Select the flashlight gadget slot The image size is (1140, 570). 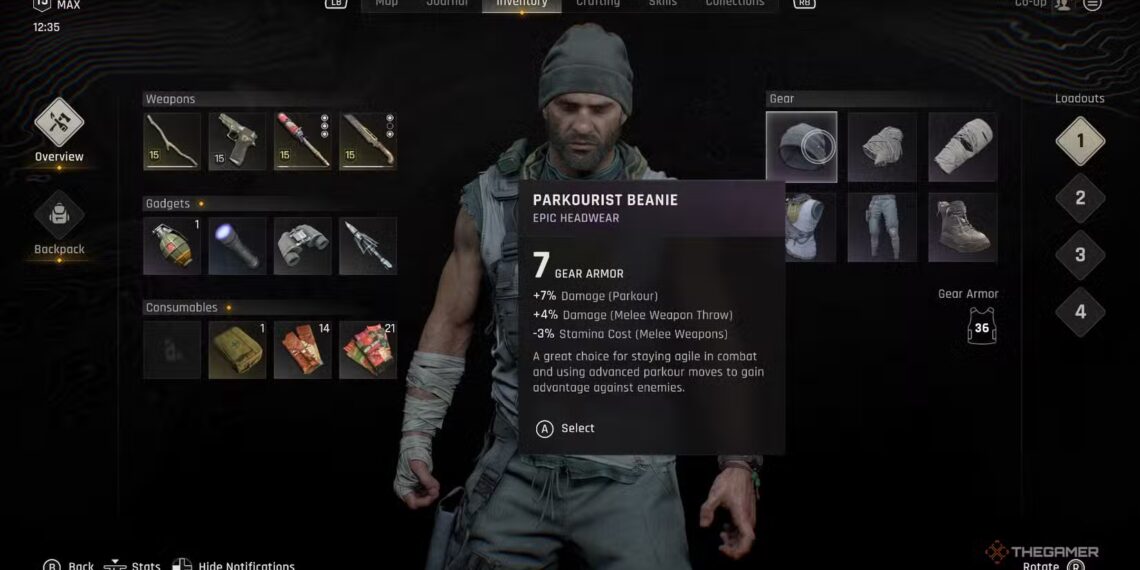(x=237, y=246)
